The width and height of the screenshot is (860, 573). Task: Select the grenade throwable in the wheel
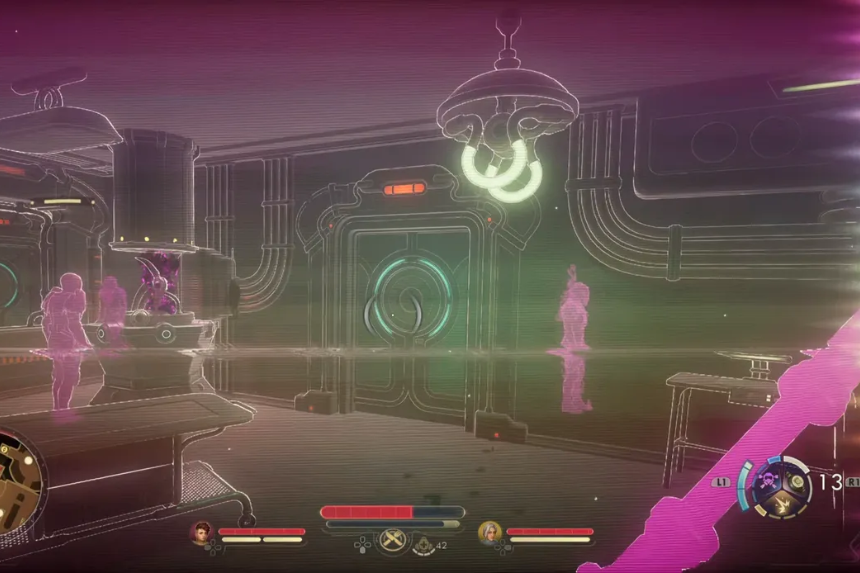point(796,481)
